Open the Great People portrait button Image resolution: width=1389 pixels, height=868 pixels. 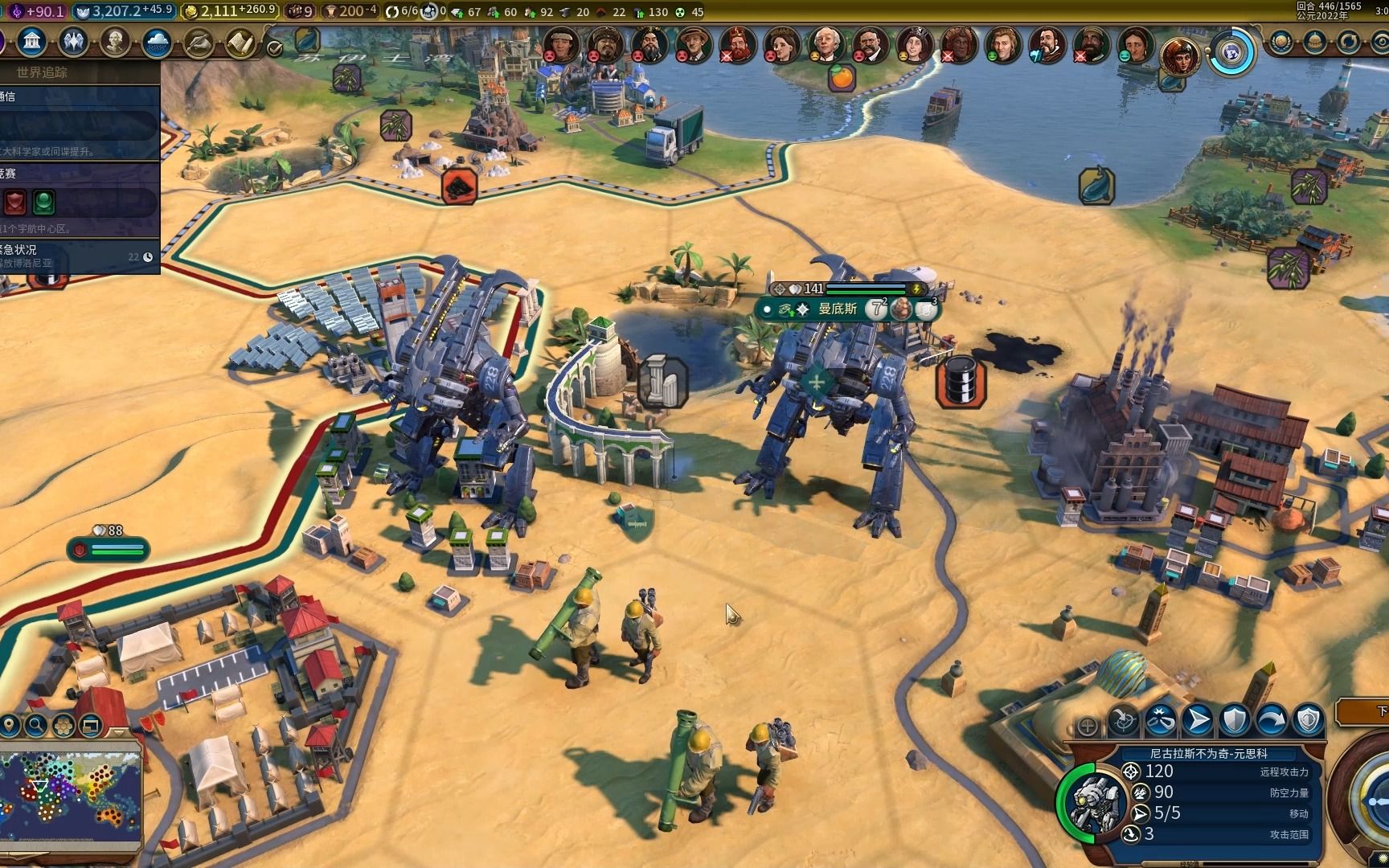pos(115,42)
